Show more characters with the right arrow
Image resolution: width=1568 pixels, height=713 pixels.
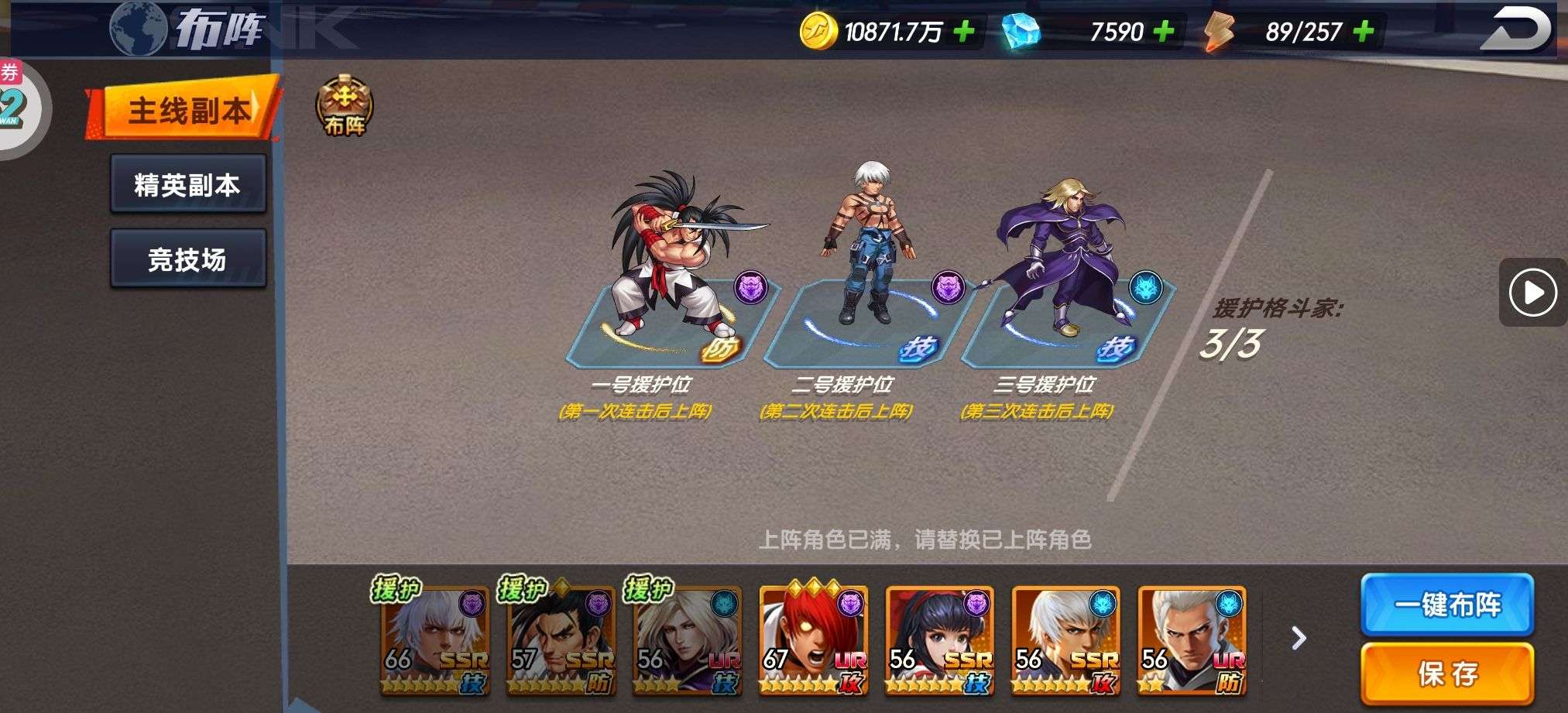click(x=1299, y=638)
